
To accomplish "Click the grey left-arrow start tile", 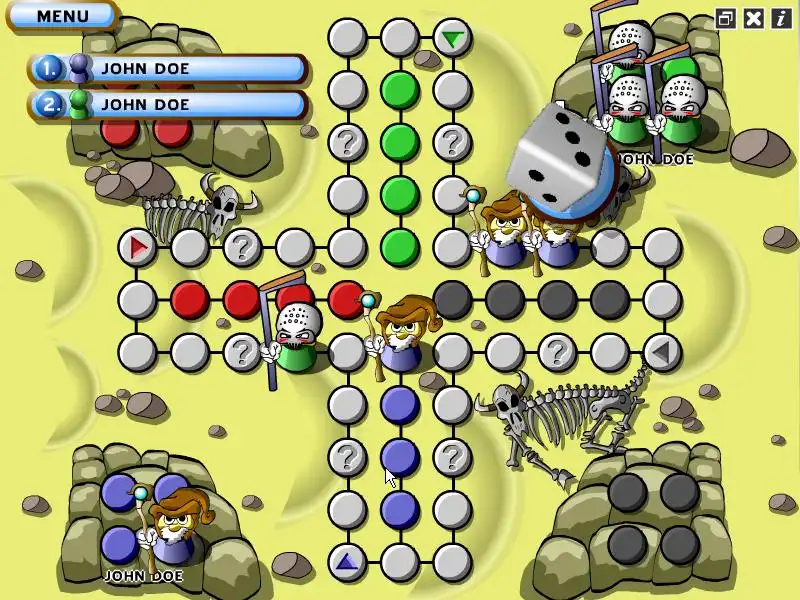I will 661,351.
